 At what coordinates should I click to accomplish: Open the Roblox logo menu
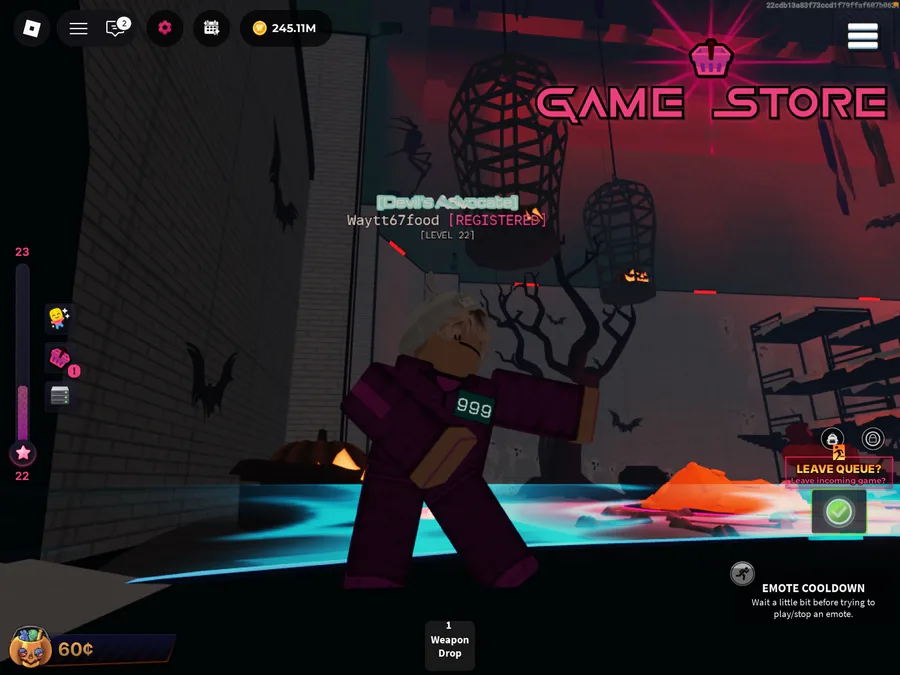point(31,28)
